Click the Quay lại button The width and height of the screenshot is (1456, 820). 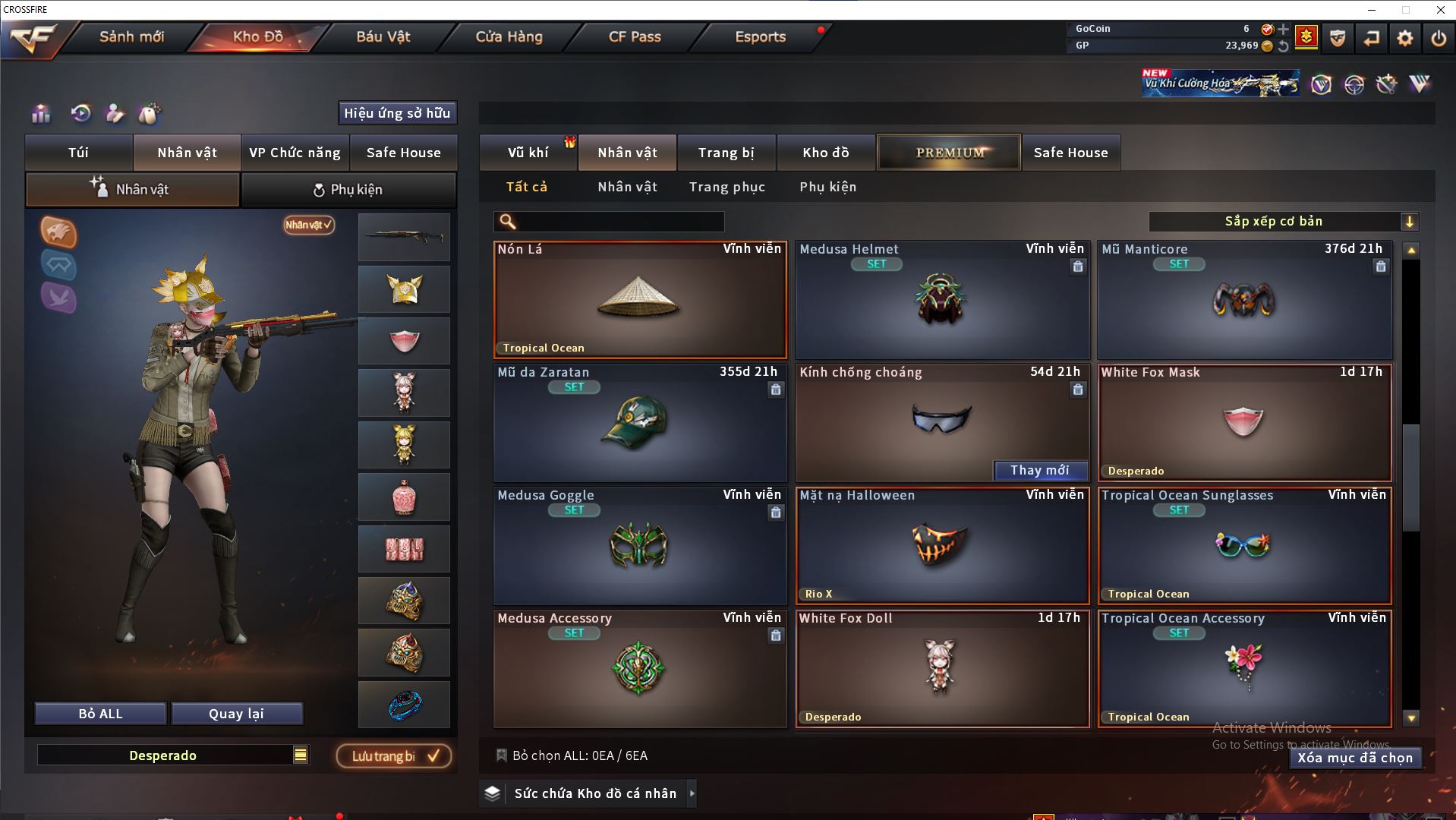pos(236,714)
